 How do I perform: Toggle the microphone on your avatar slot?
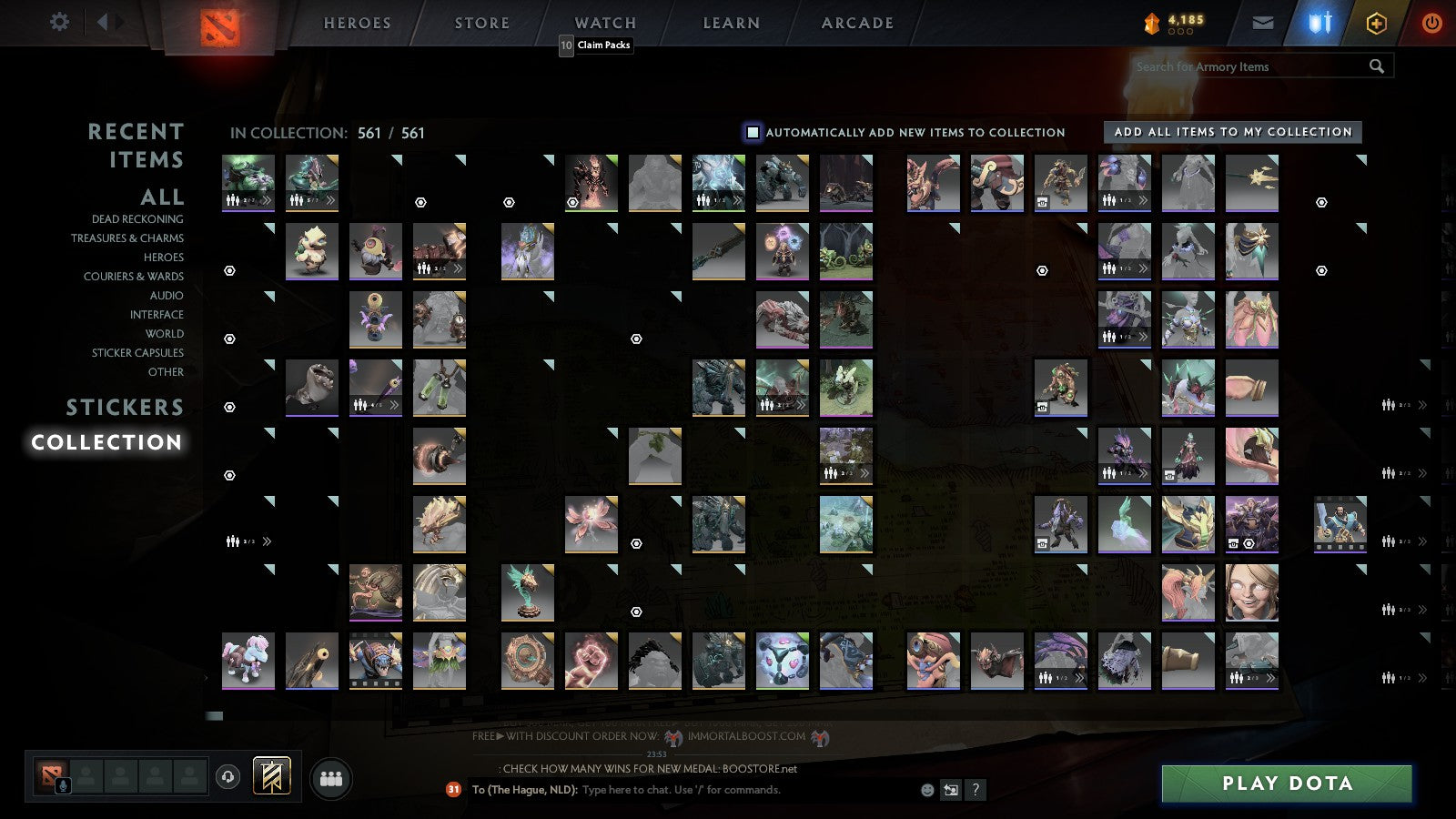63,784
